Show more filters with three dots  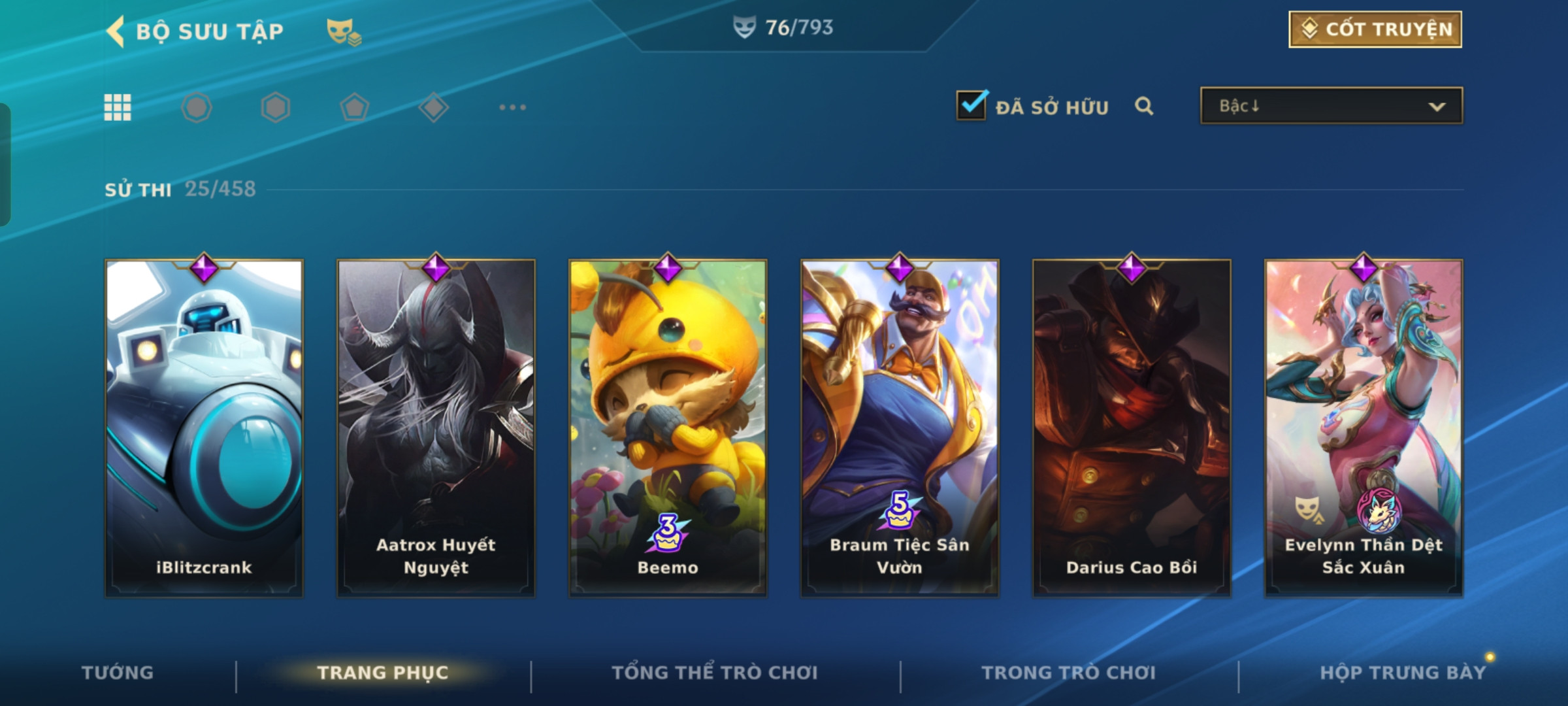[512, 107]
